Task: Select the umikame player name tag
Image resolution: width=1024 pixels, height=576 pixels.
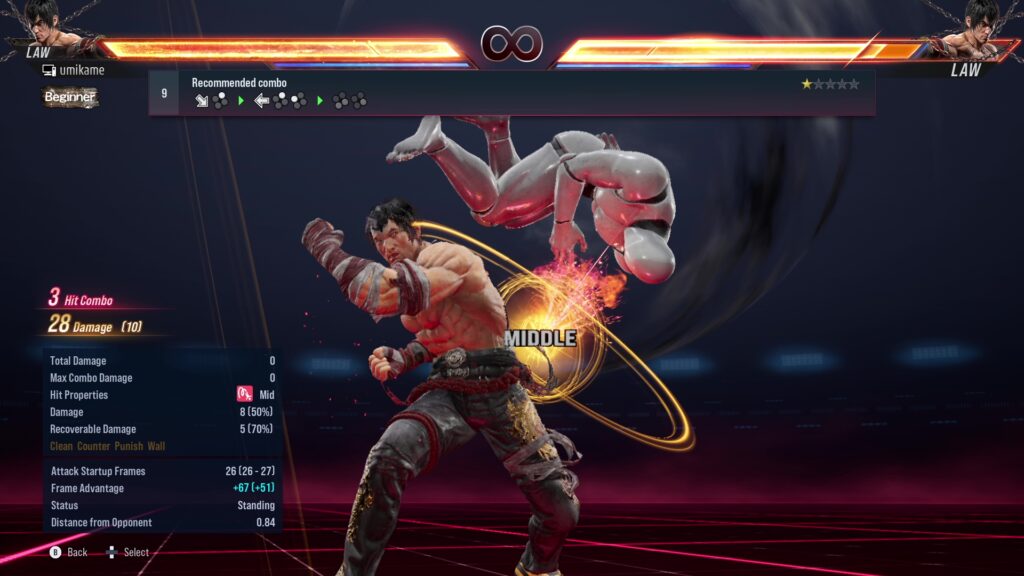Action: pyautogui.click(x=74, y=70)
